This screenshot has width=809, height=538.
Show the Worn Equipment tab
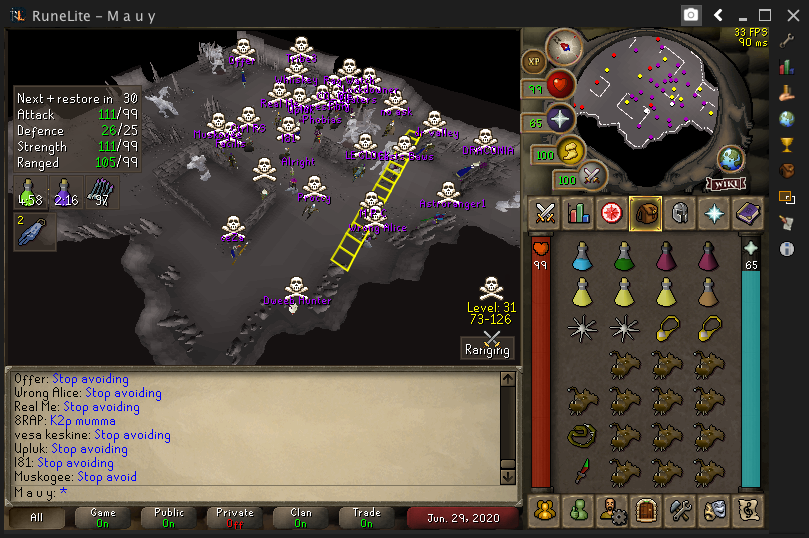678,212
